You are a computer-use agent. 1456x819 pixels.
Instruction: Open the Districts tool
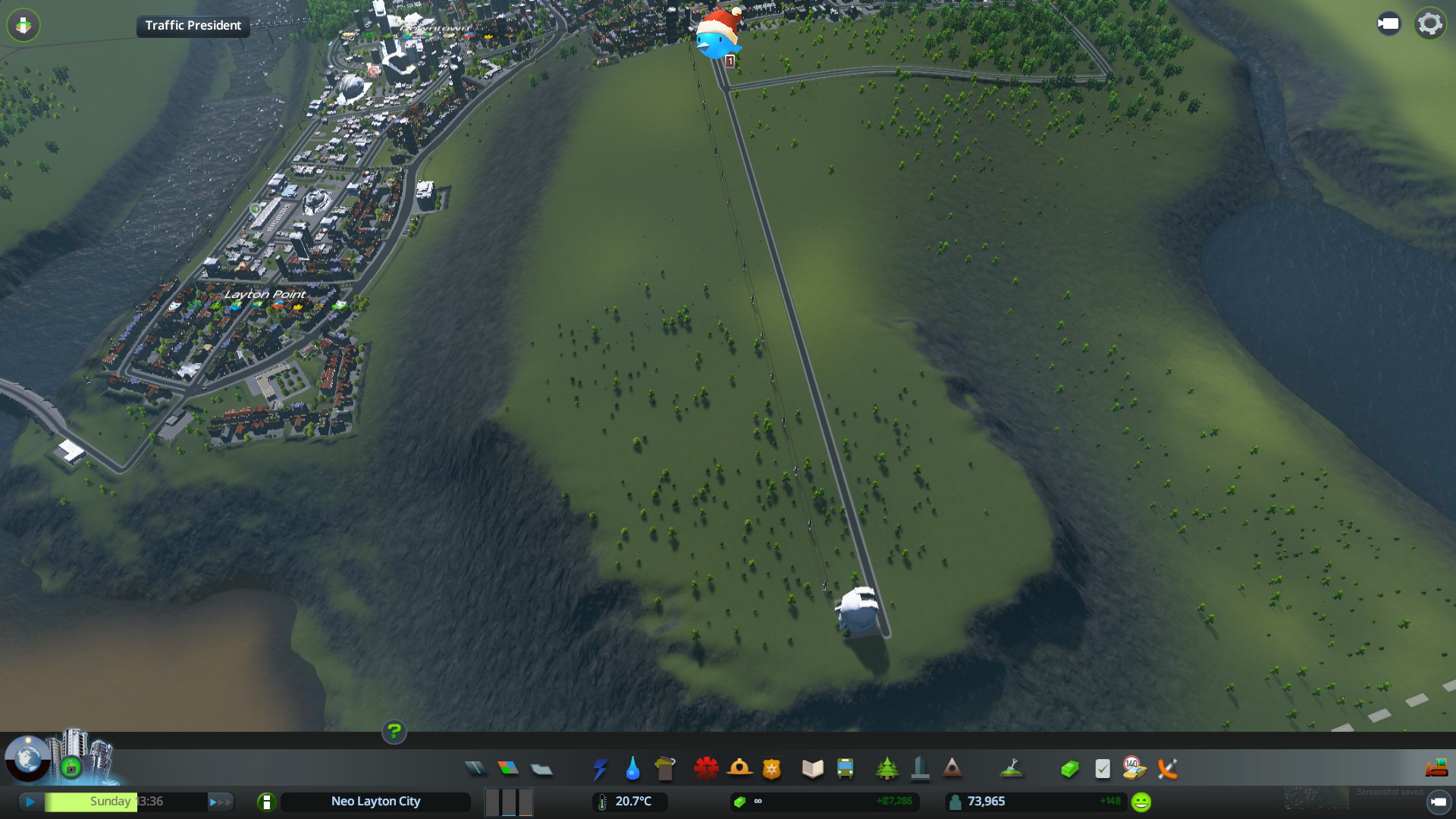point(541,769)
